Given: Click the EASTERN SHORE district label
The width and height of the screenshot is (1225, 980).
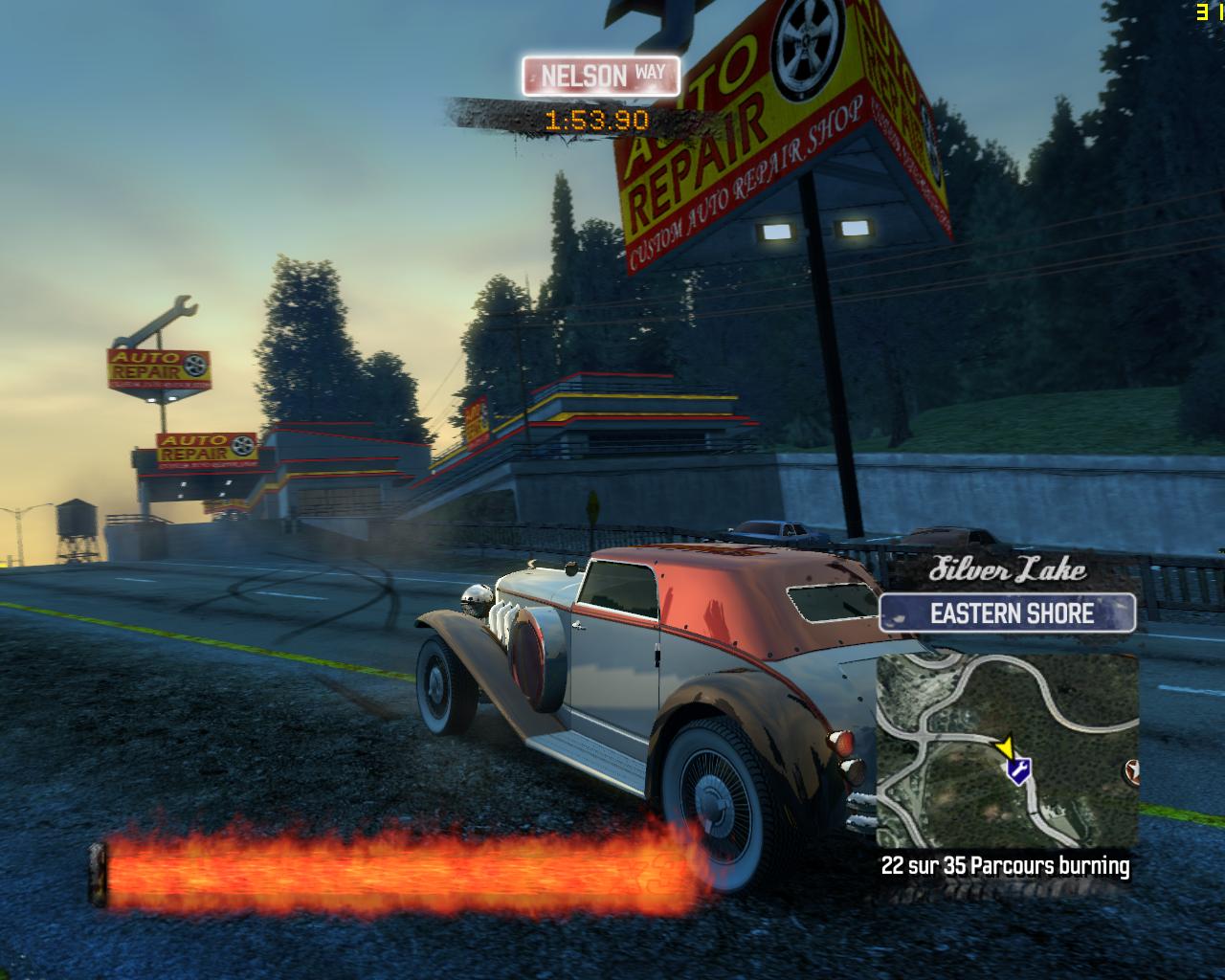Looking at the screenshot, I should pyautogui.click(x=1011, y=613).
